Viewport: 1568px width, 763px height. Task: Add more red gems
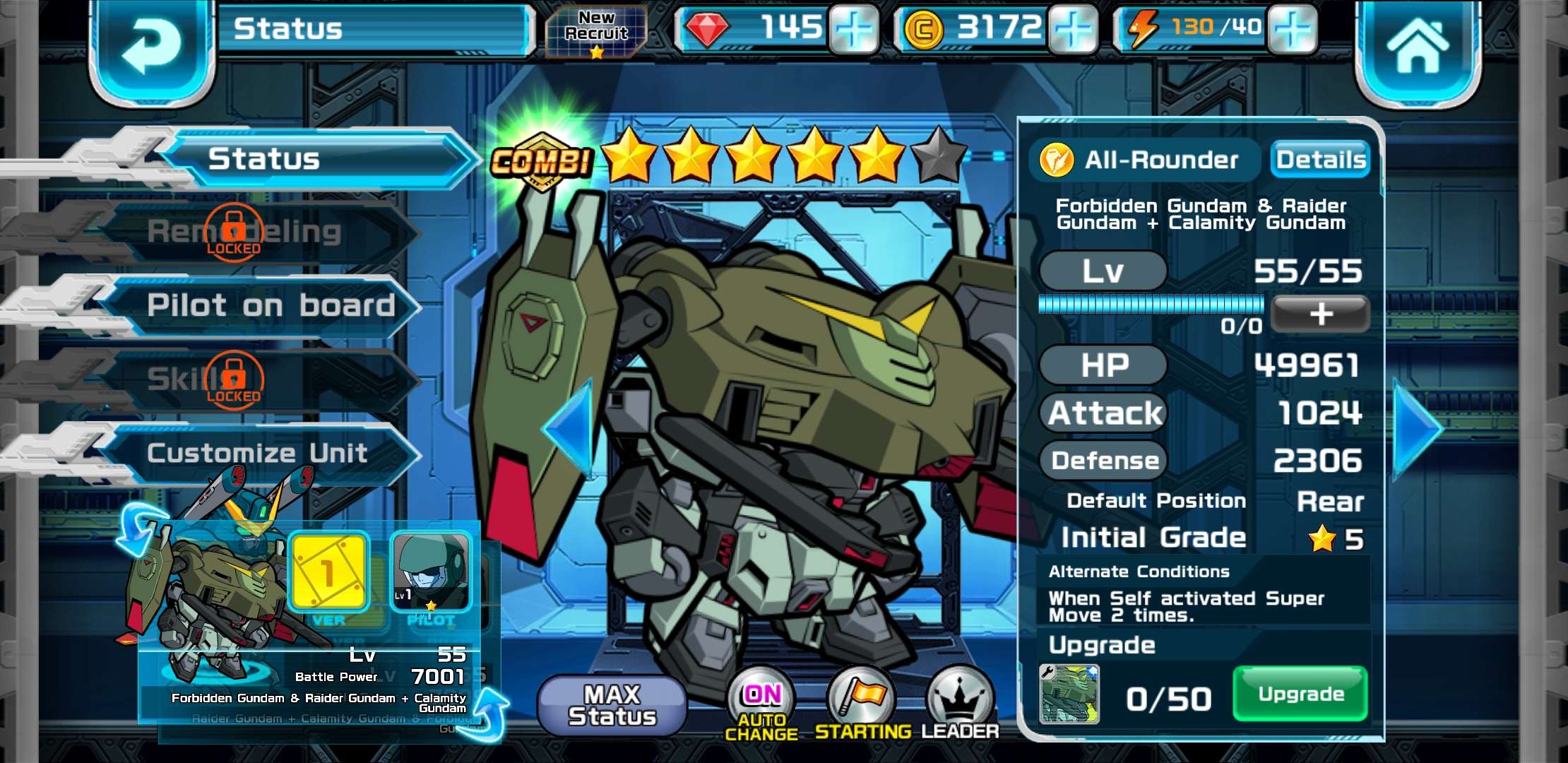pos(854,30)
